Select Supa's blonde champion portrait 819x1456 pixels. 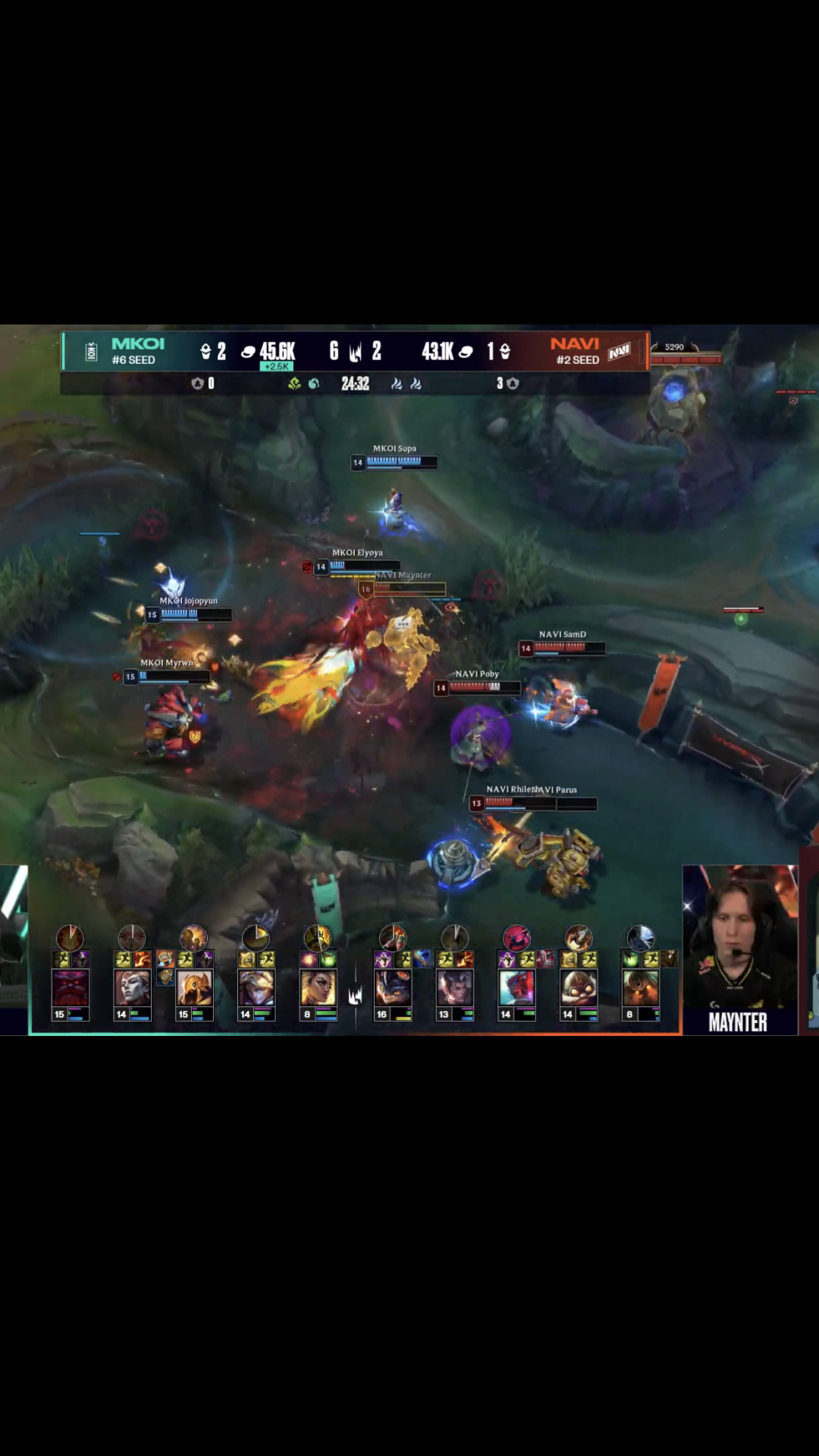[256, 987]
